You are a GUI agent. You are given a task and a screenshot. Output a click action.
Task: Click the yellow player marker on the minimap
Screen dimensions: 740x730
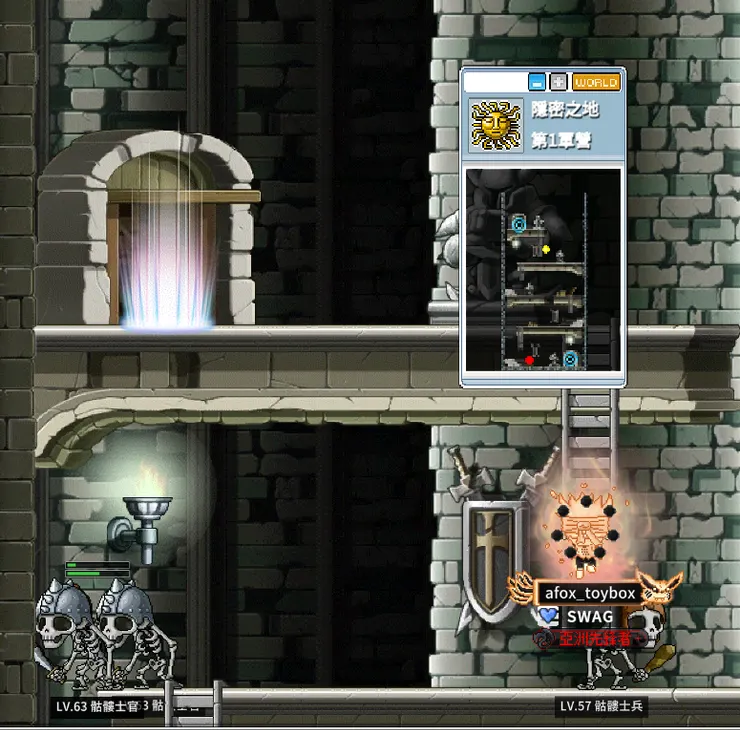tap(546, 249)
